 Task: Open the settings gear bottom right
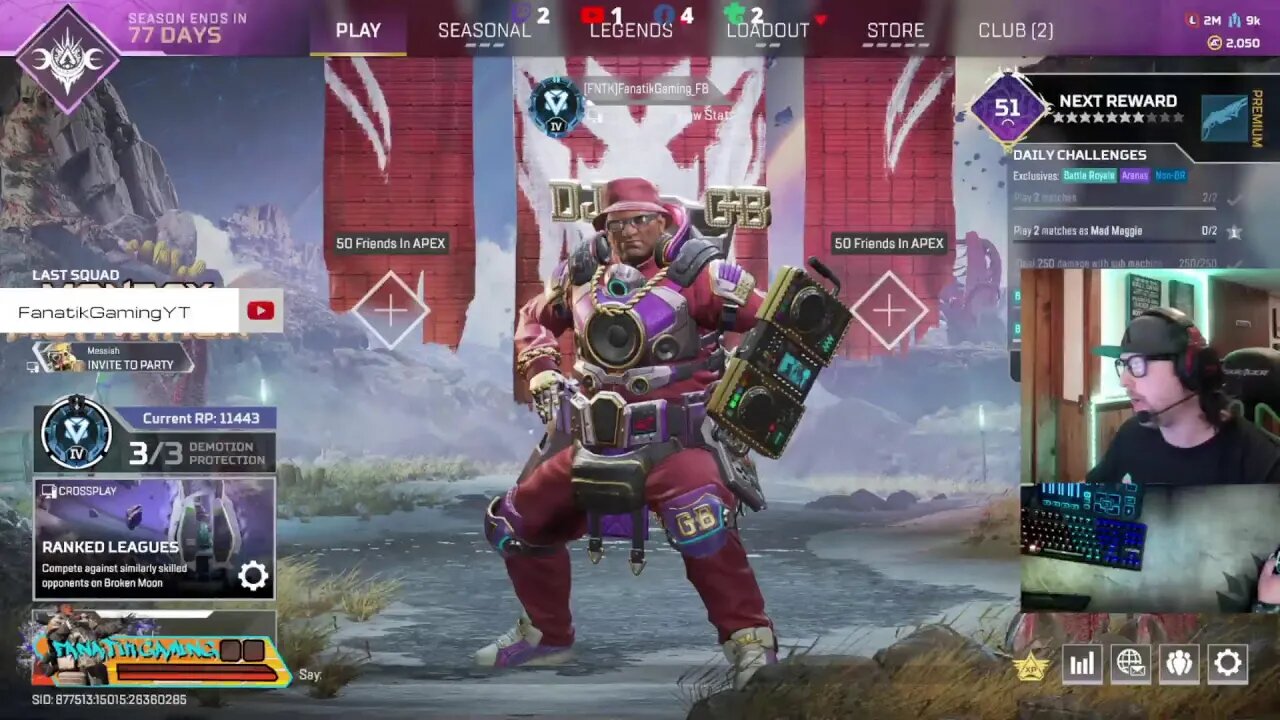[1227, 663]
